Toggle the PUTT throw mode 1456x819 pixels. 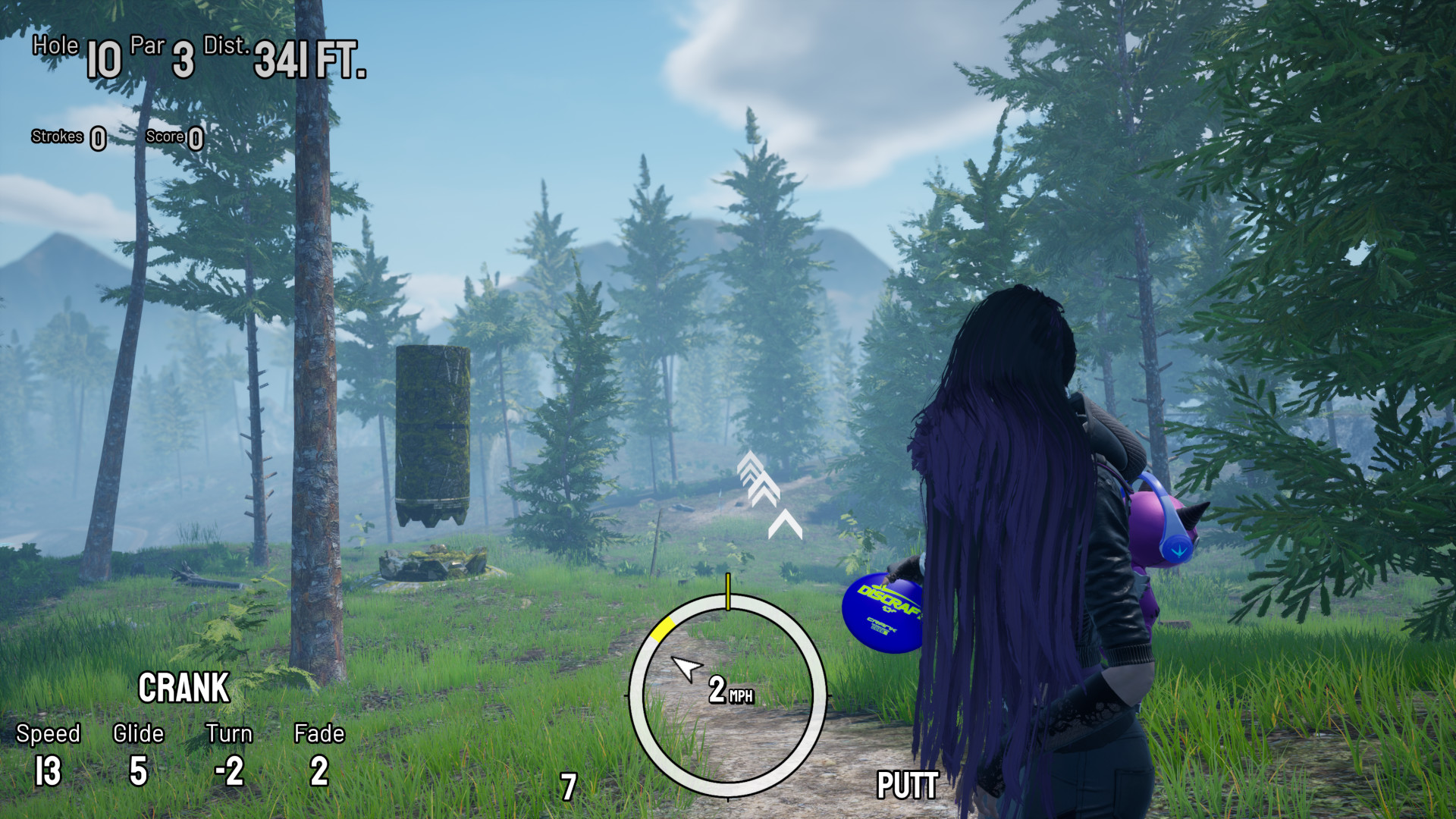(907, 784)
